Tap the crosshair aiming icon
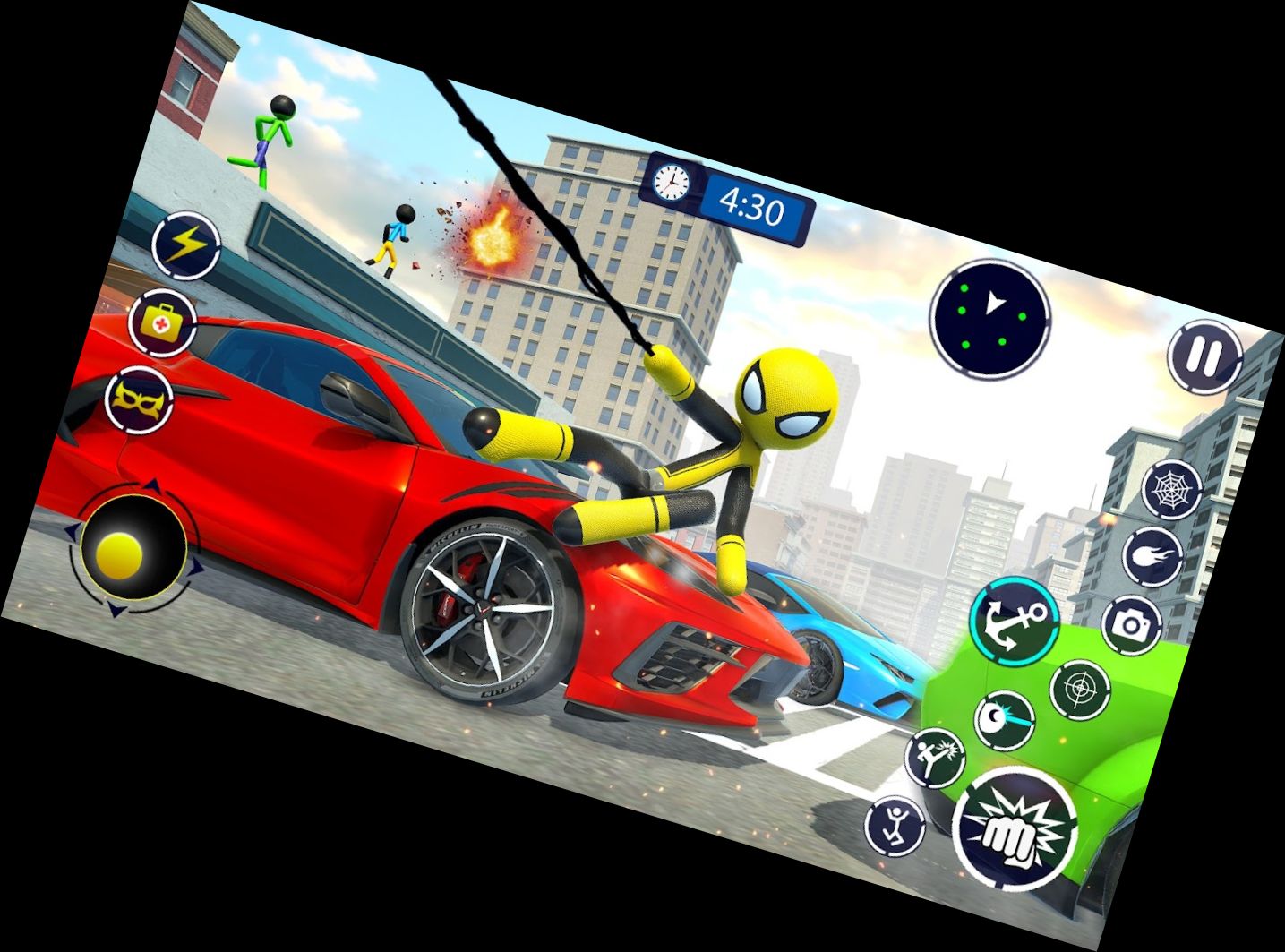 pos(1080,690)
